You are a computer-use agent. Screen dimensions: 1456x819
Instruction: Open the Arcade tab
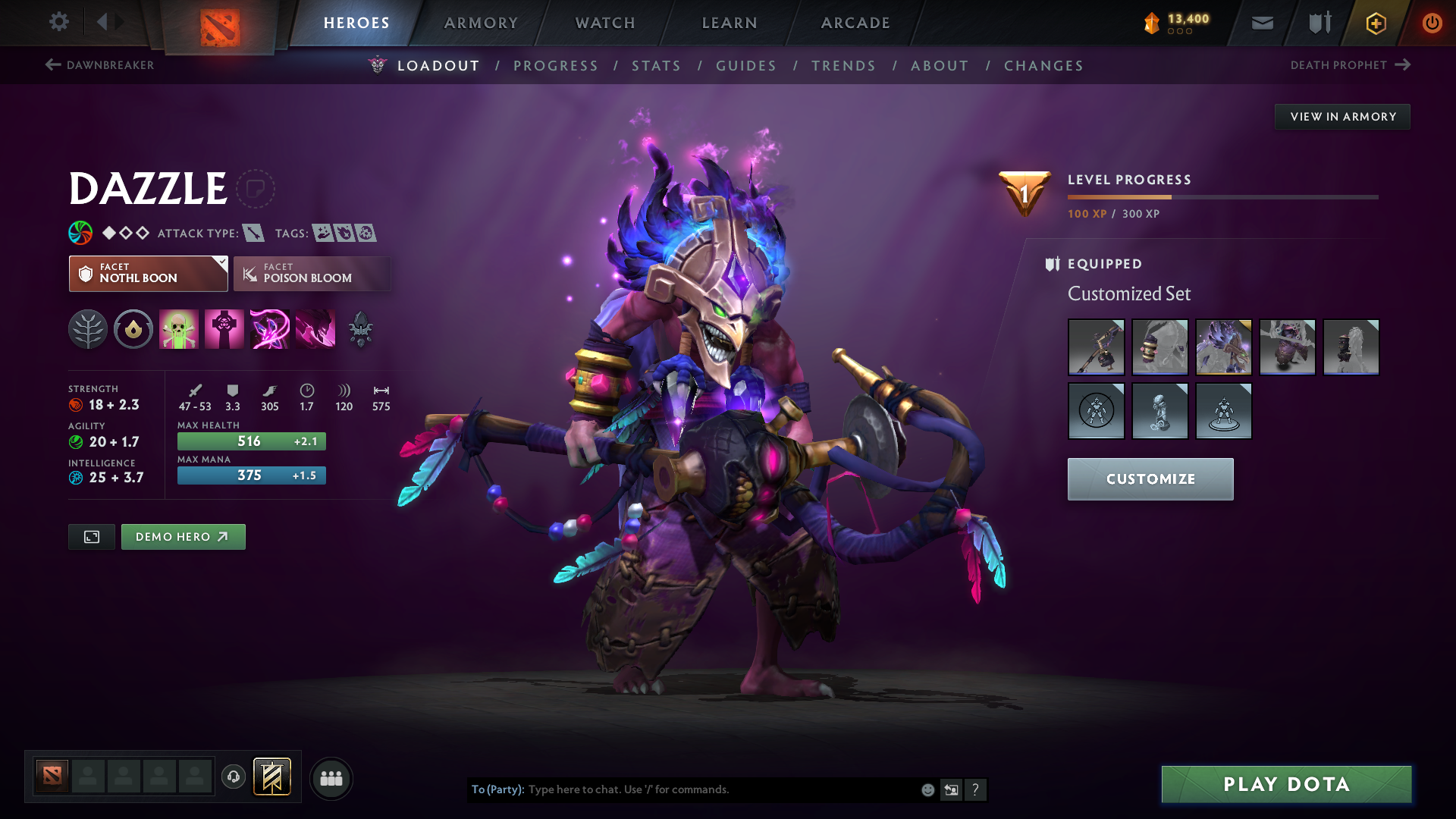tap(855, 23)
